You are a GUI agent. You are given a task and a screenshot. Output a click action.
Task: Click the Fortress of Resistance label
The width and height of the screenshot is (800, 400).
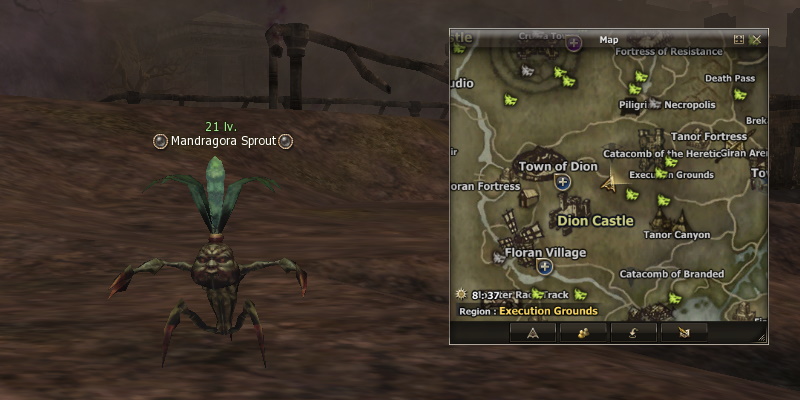click(x=669, y=52)
